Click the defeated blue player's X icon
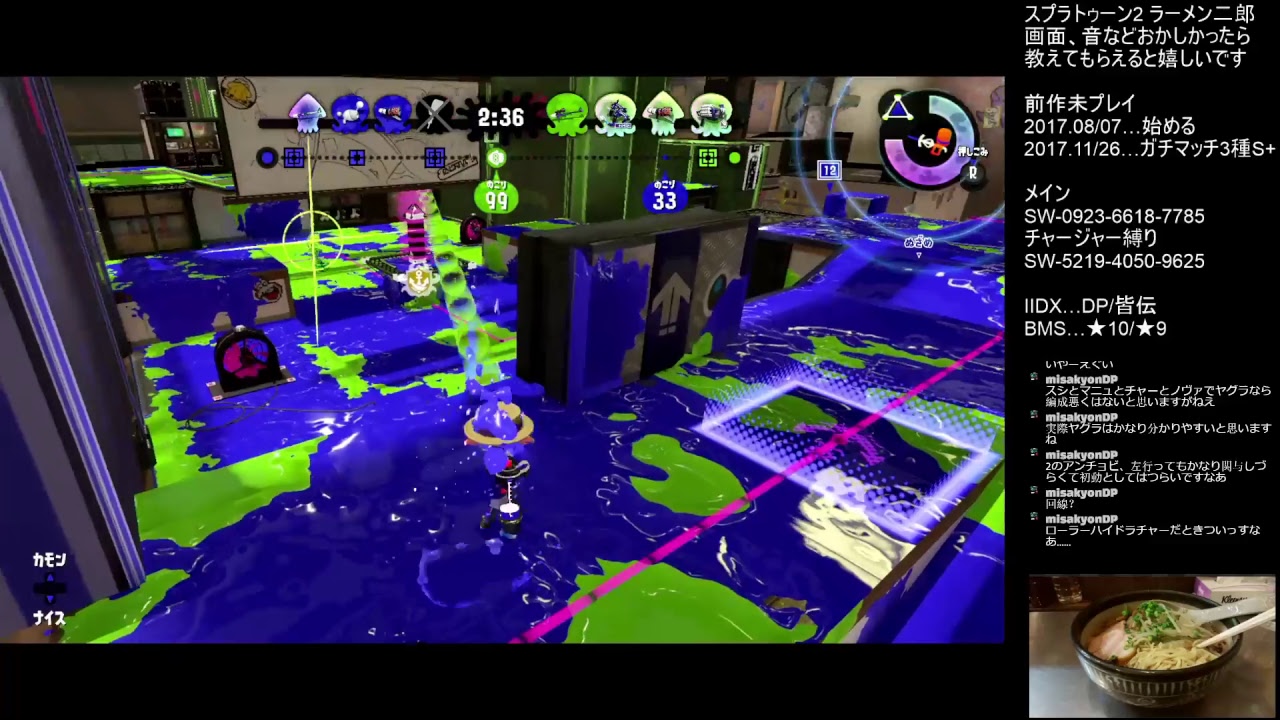Viewport: 1280px width, 720px height. coord(434,115)
